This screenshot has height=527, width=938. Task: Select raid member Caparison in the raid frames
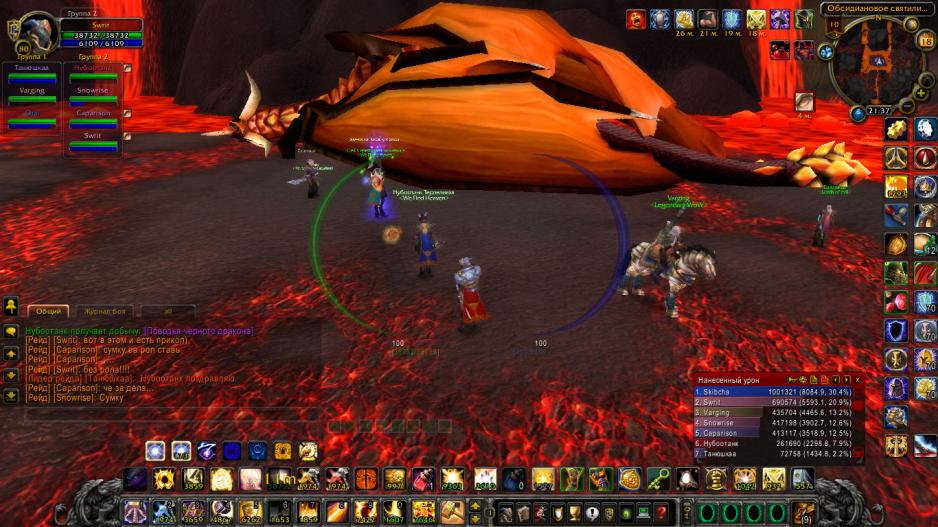point(92,117)
